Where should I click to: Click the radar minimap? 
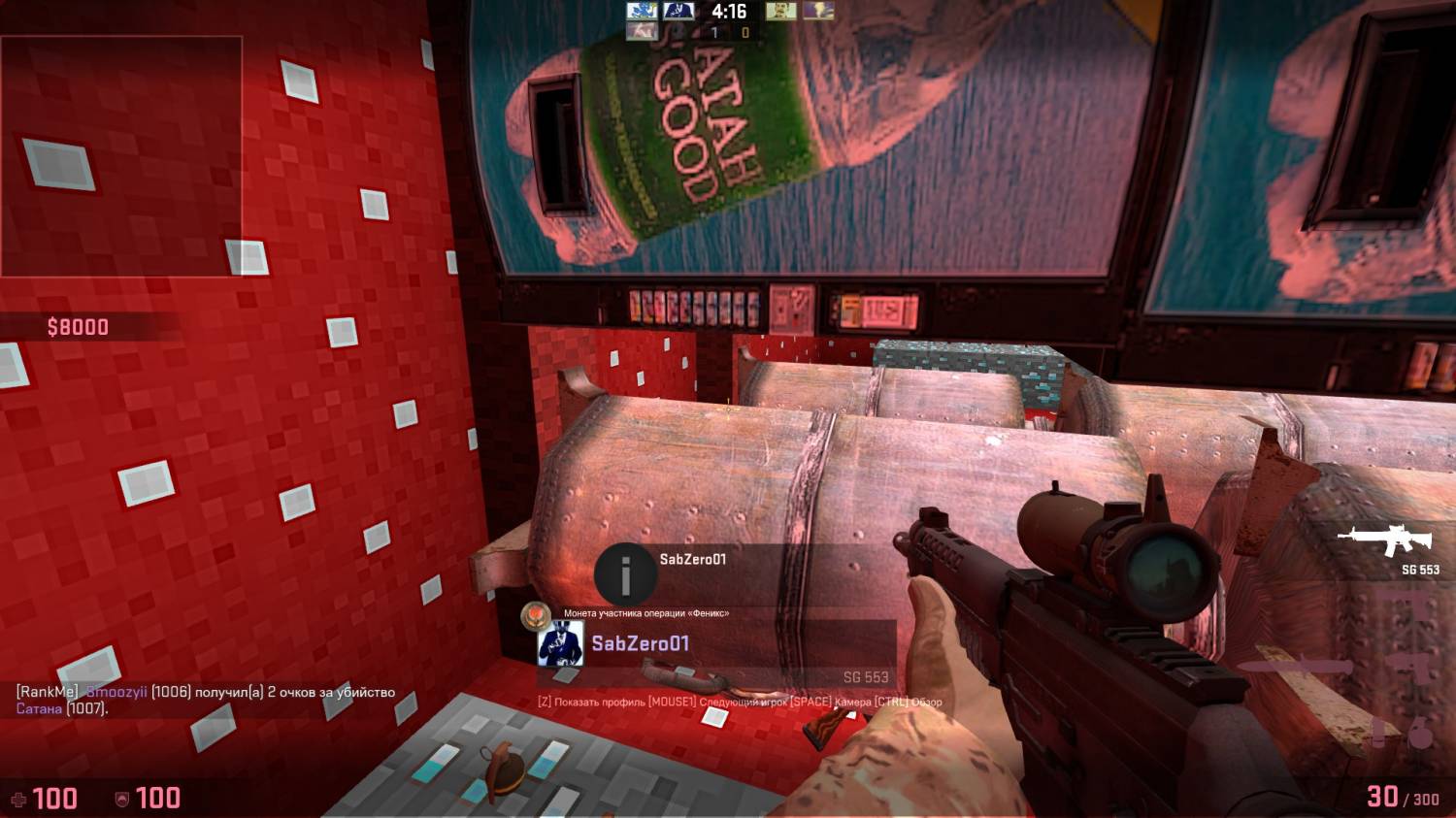tap(121, 156)
